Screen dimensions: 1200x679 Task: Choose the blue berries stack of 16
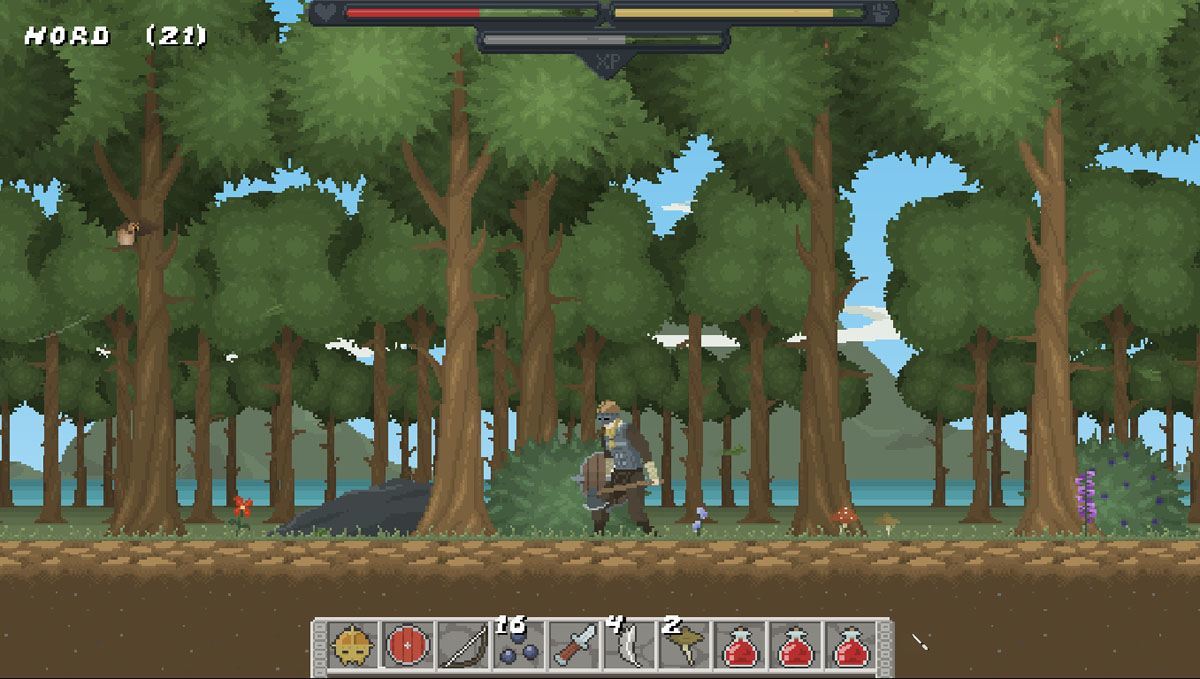click(x=518, y=648)
